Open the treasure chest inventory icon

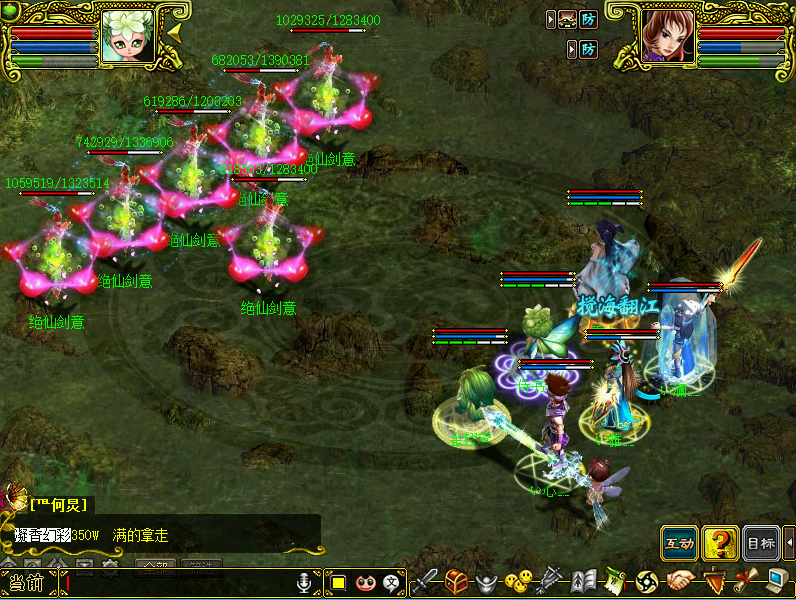457,581
